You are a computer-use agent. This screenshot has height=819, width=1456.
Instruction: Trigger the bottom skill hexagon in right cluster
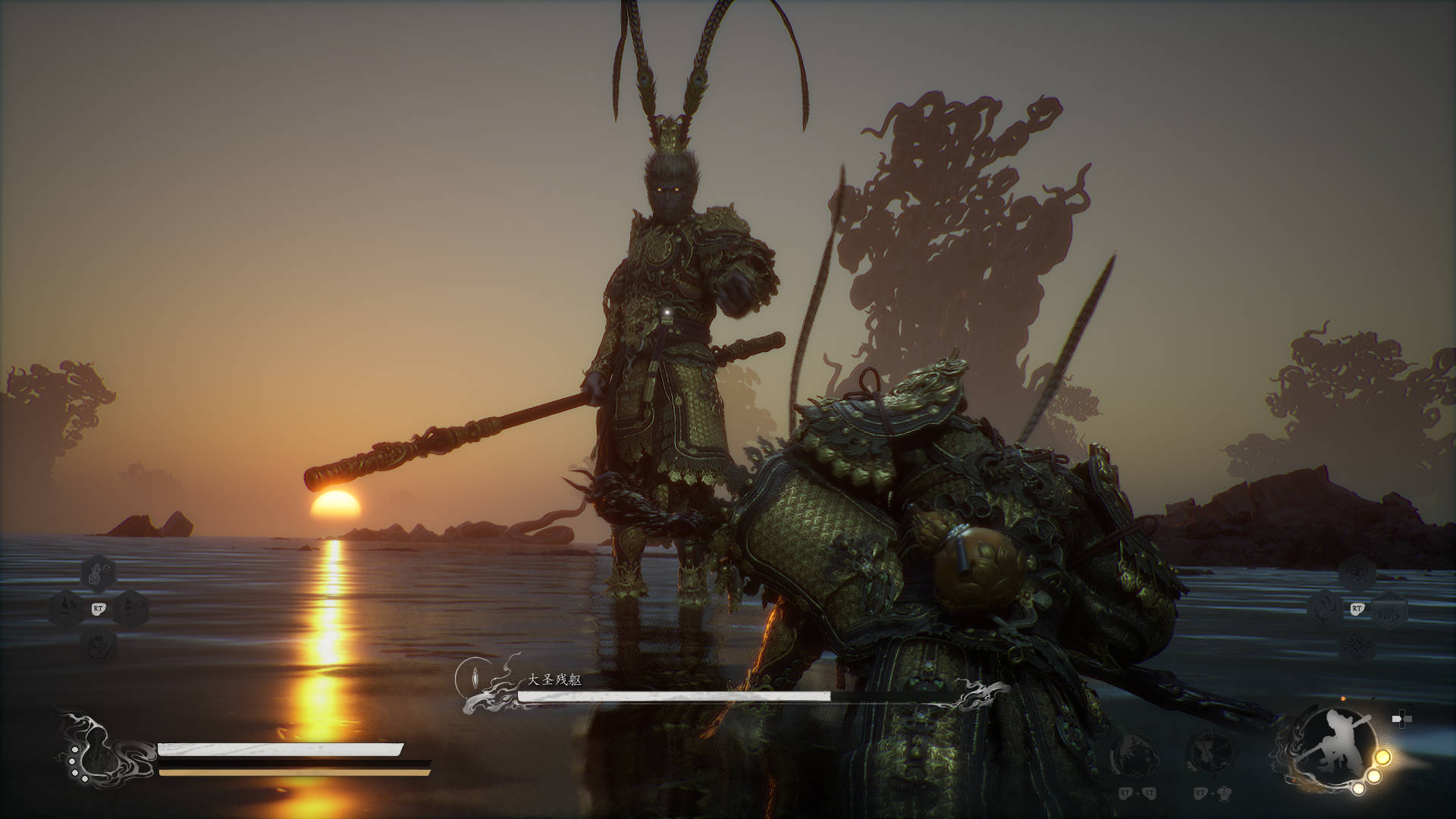click(1357, 645)
